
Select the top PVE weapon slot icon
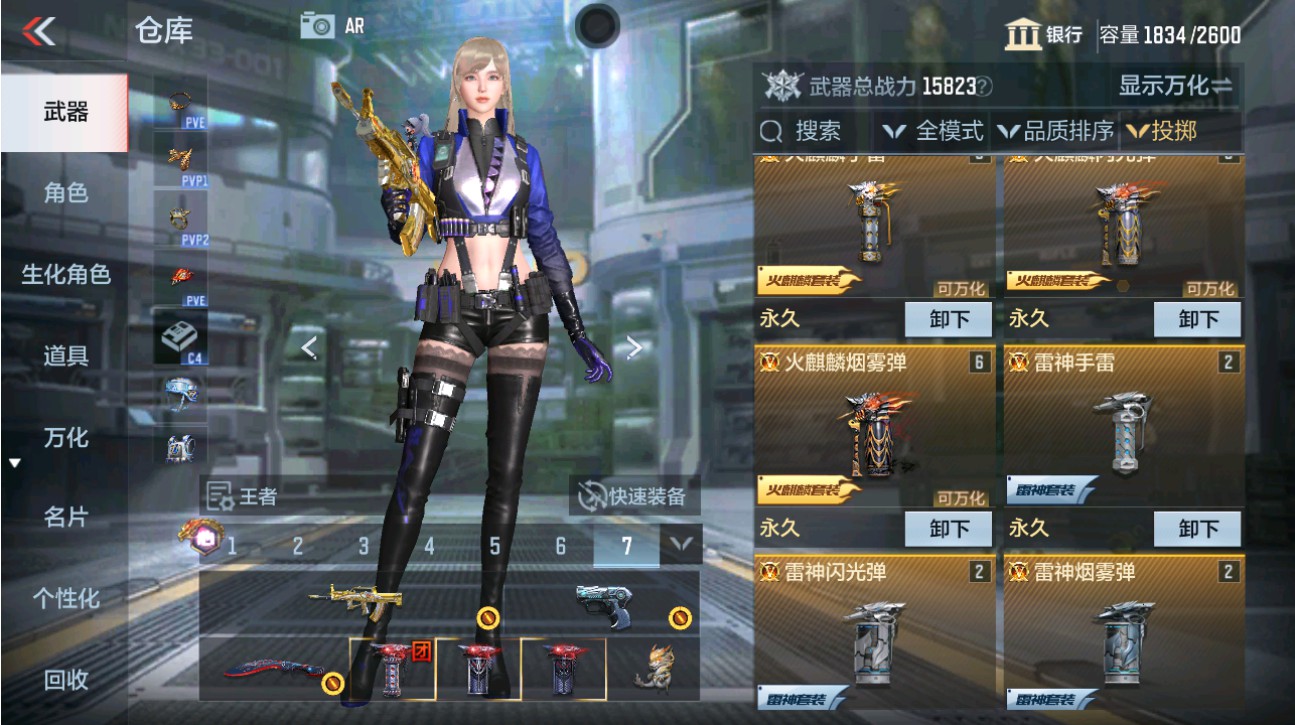click(178, 105)
